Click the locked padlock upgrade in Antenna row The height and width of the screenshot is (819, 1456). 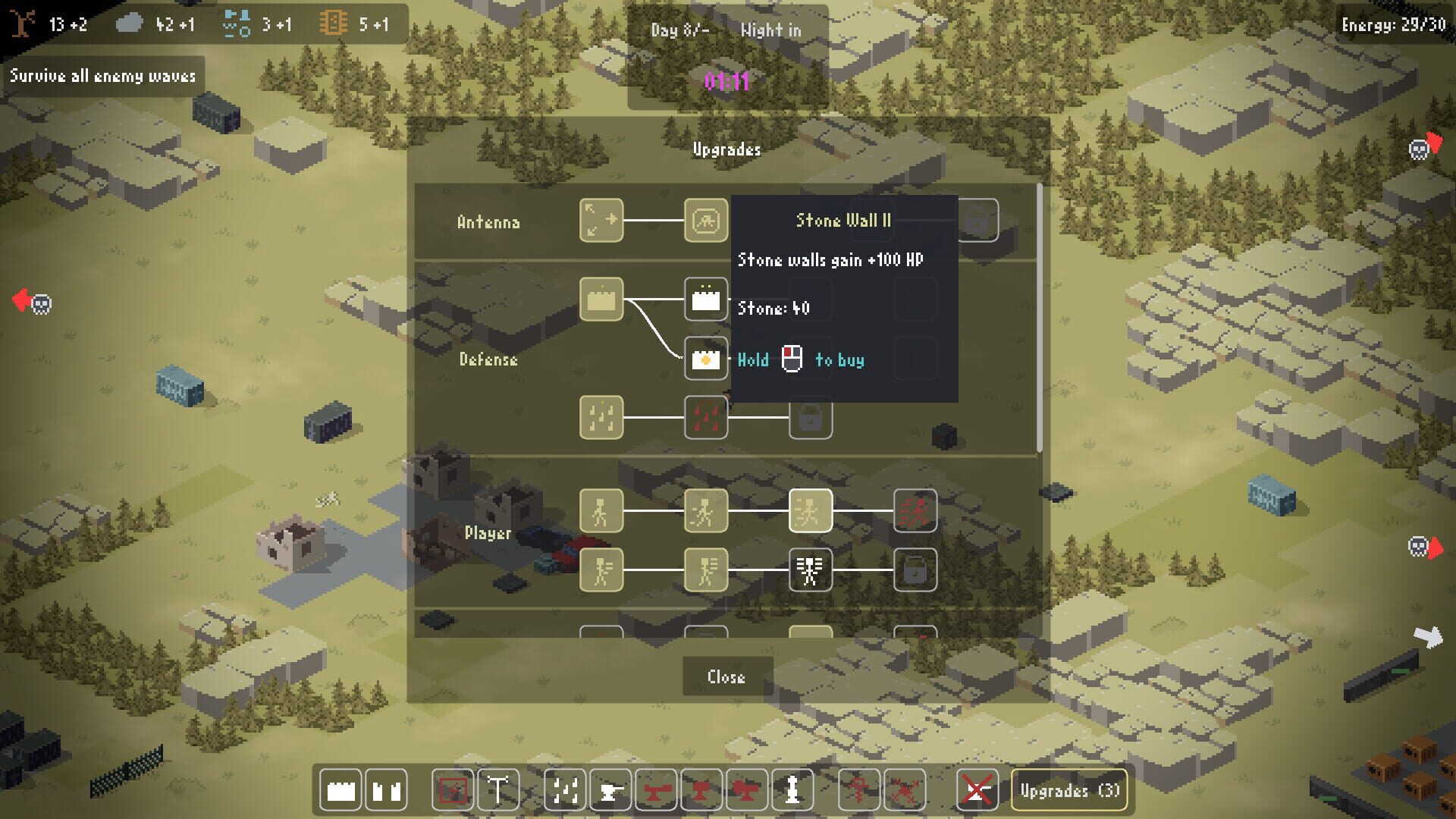[977, 221]
